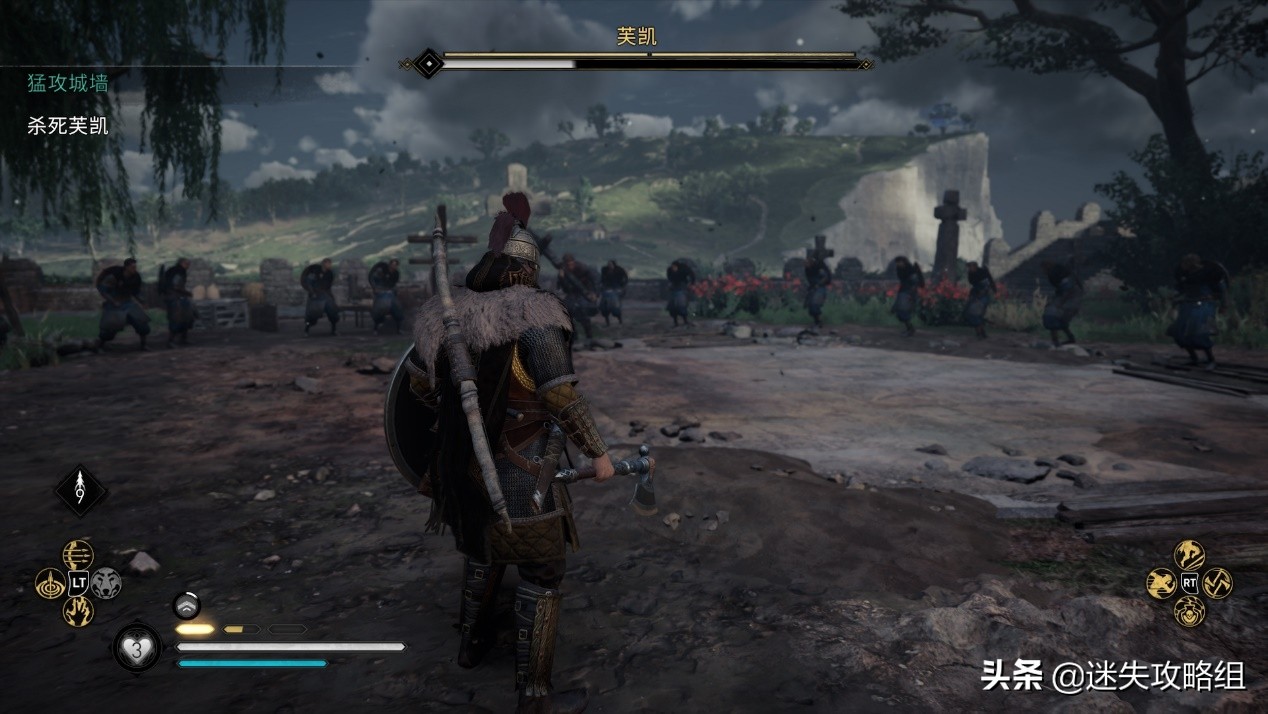Activate the multi-arrow volley ranged ability
Viewport: 1268px width, 714px height.
(78, 555)
